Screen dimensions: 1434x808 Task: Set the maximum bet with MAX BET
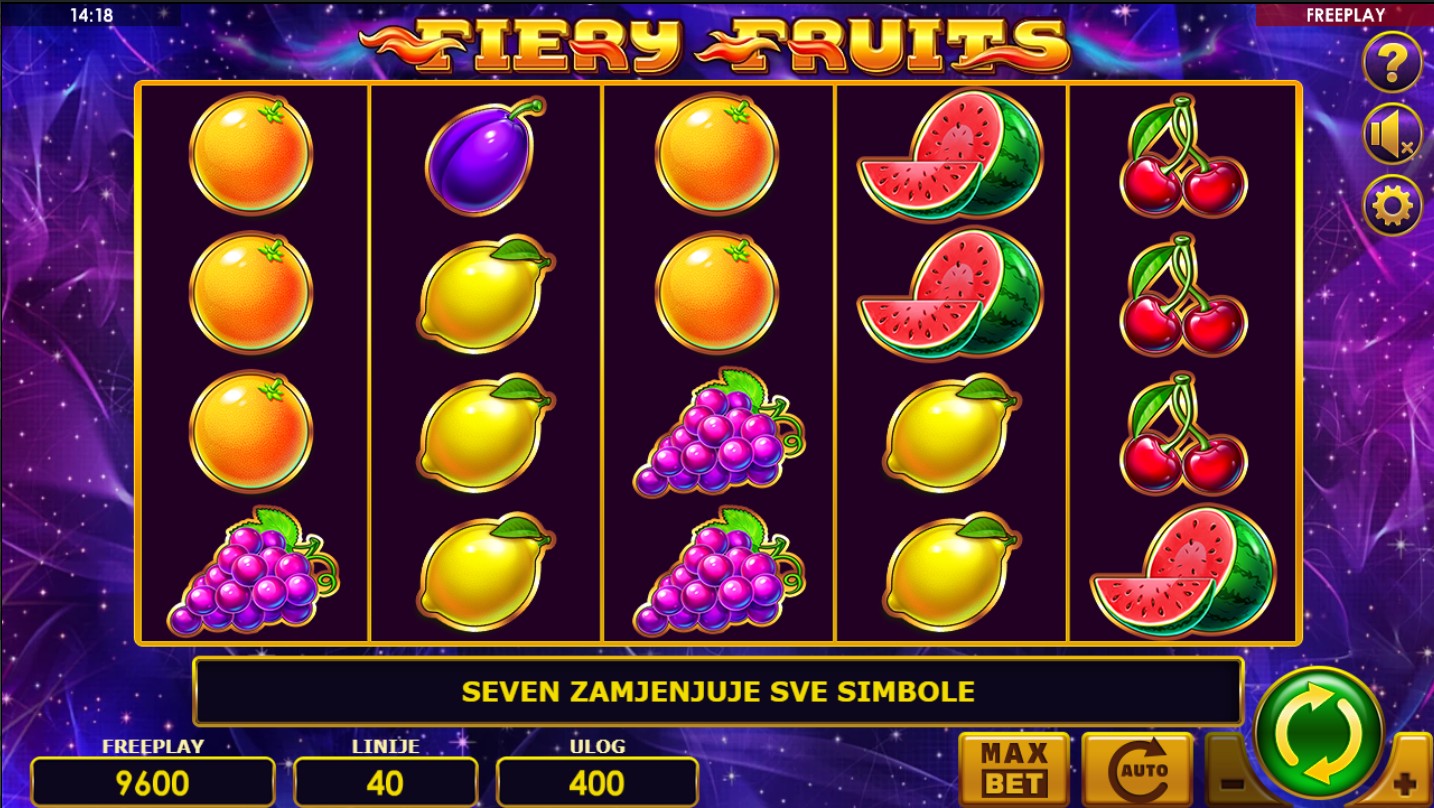pos(1014,768)
